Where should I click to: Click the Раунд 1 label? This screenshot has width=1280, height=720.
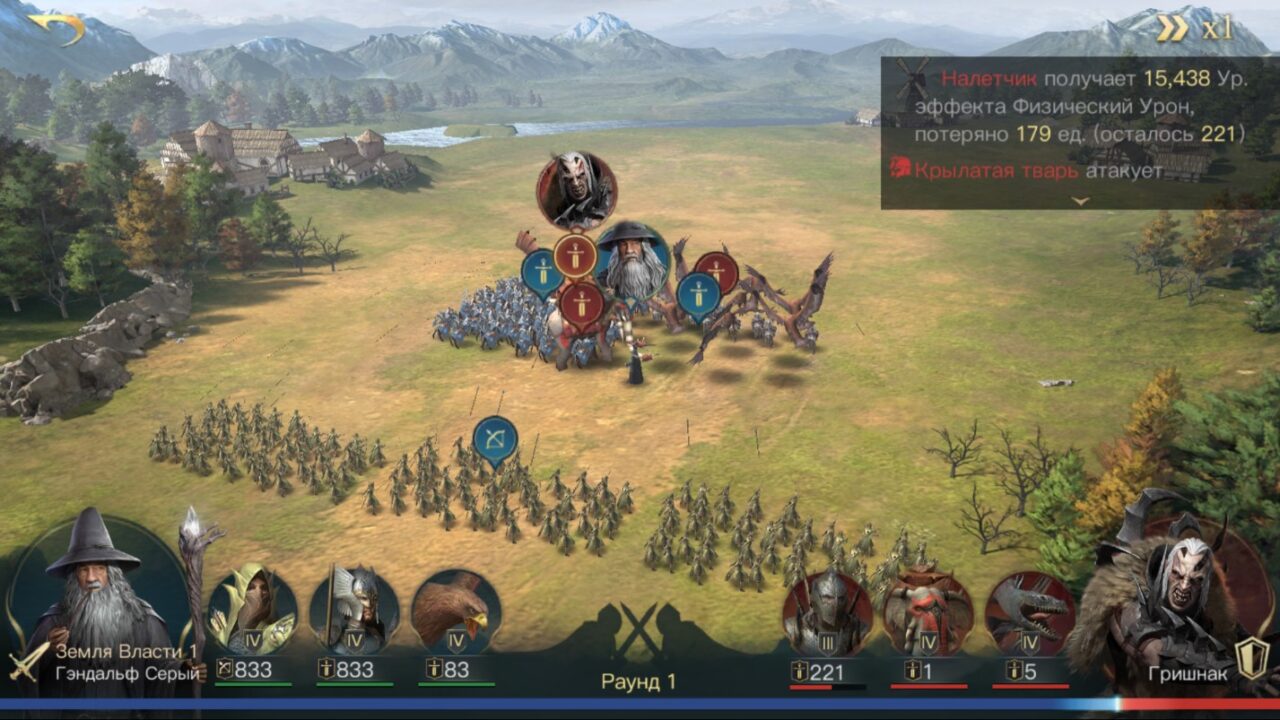639,679
